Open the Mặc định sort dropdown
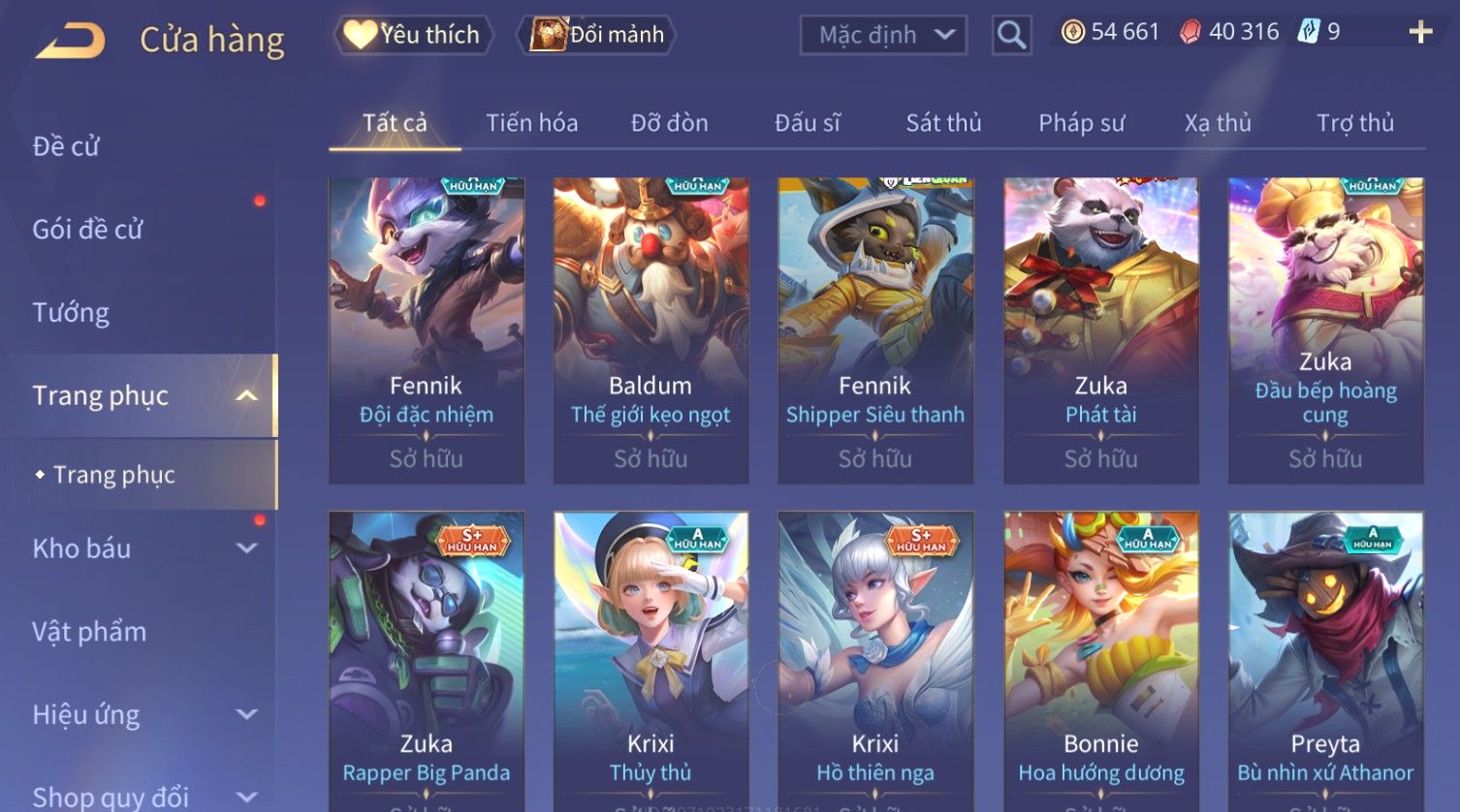Screen dimensions: 1460x812 [882, 36]
